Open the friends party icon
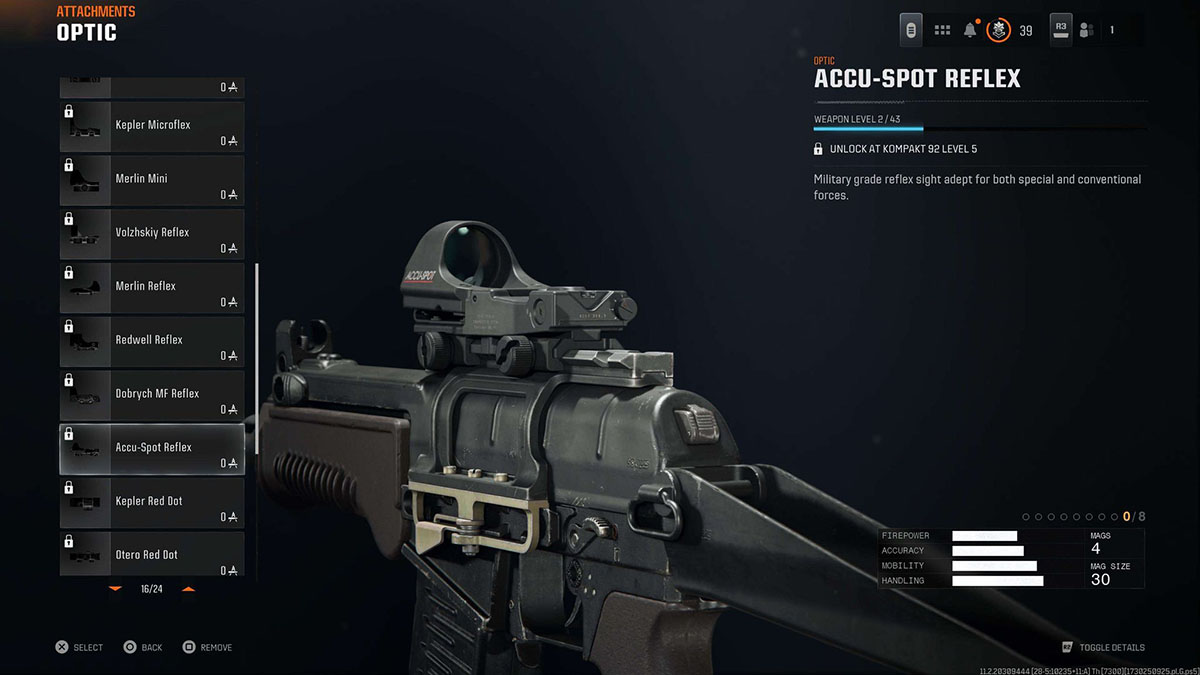The height and width of the screenshot is (675, 1200). point(1087,30)
